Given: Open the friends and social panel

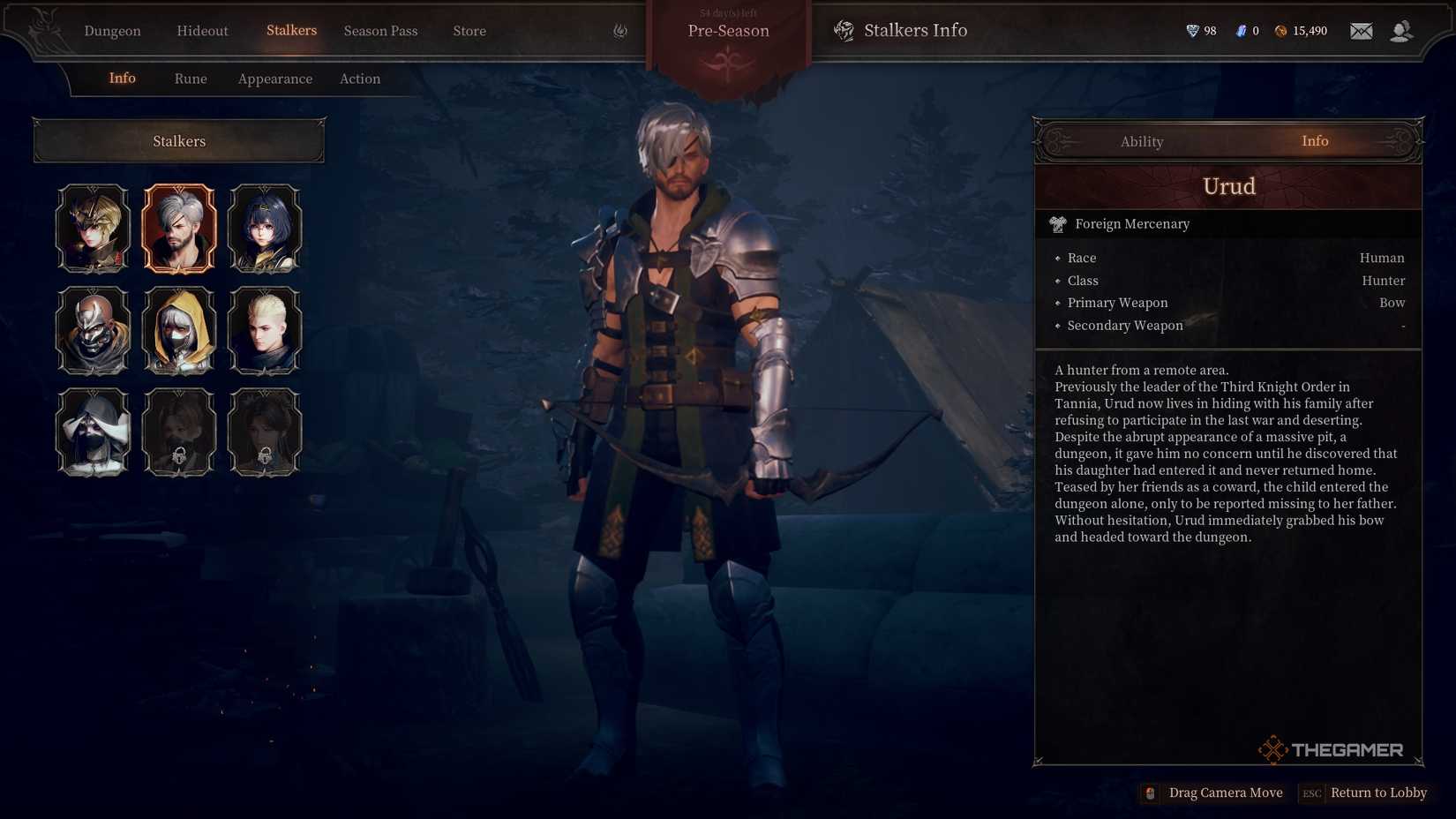Looking at the screenshot, I should point(1402,30).
